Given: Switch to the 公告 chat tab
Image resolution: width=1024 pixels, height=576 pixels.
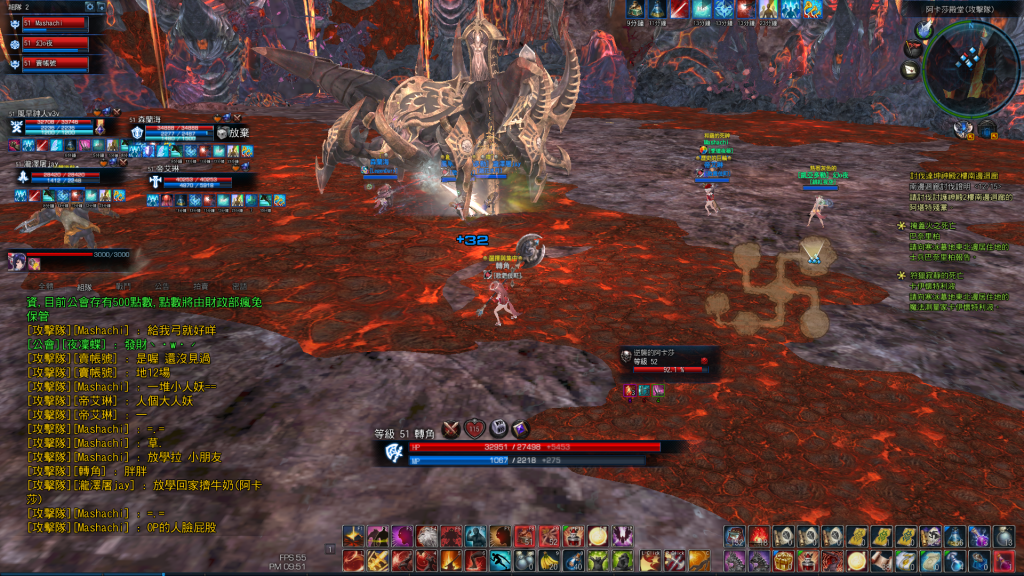Looking at the screenshot, I should [x=162, y=285].
